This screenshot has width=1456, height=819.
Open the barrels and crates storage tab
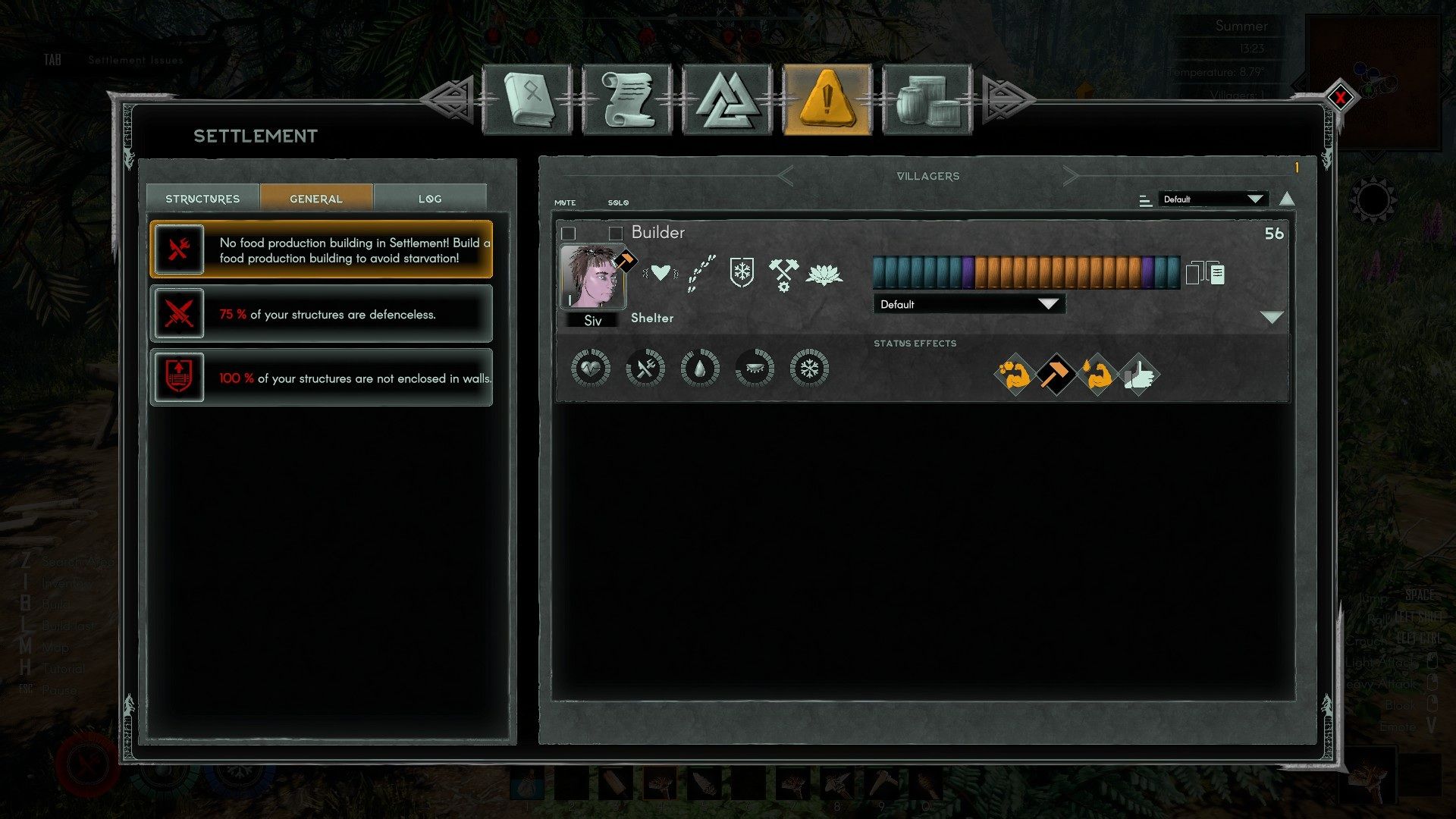927,100
